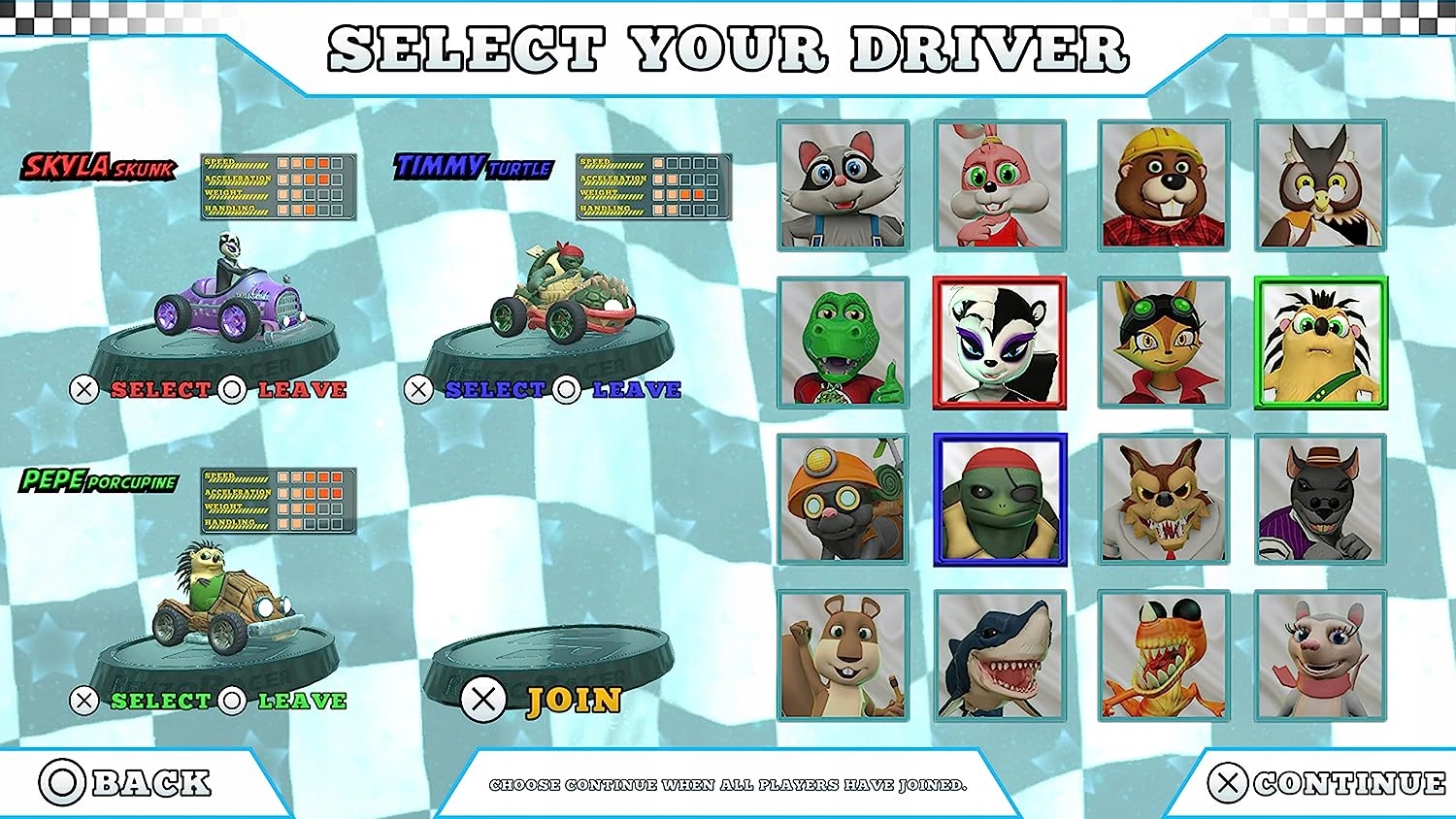Choose the owl driver portrait
This screenshot has height=819, width=1456.
click(1320, 184)
